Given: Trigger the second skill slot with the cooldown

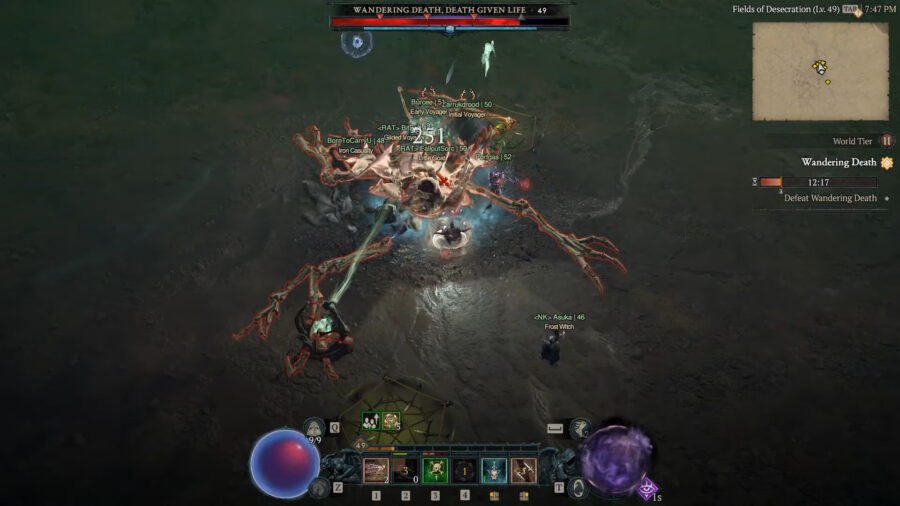Looking at the screenshot, I should pyautogui.click(x=405, y=470).
